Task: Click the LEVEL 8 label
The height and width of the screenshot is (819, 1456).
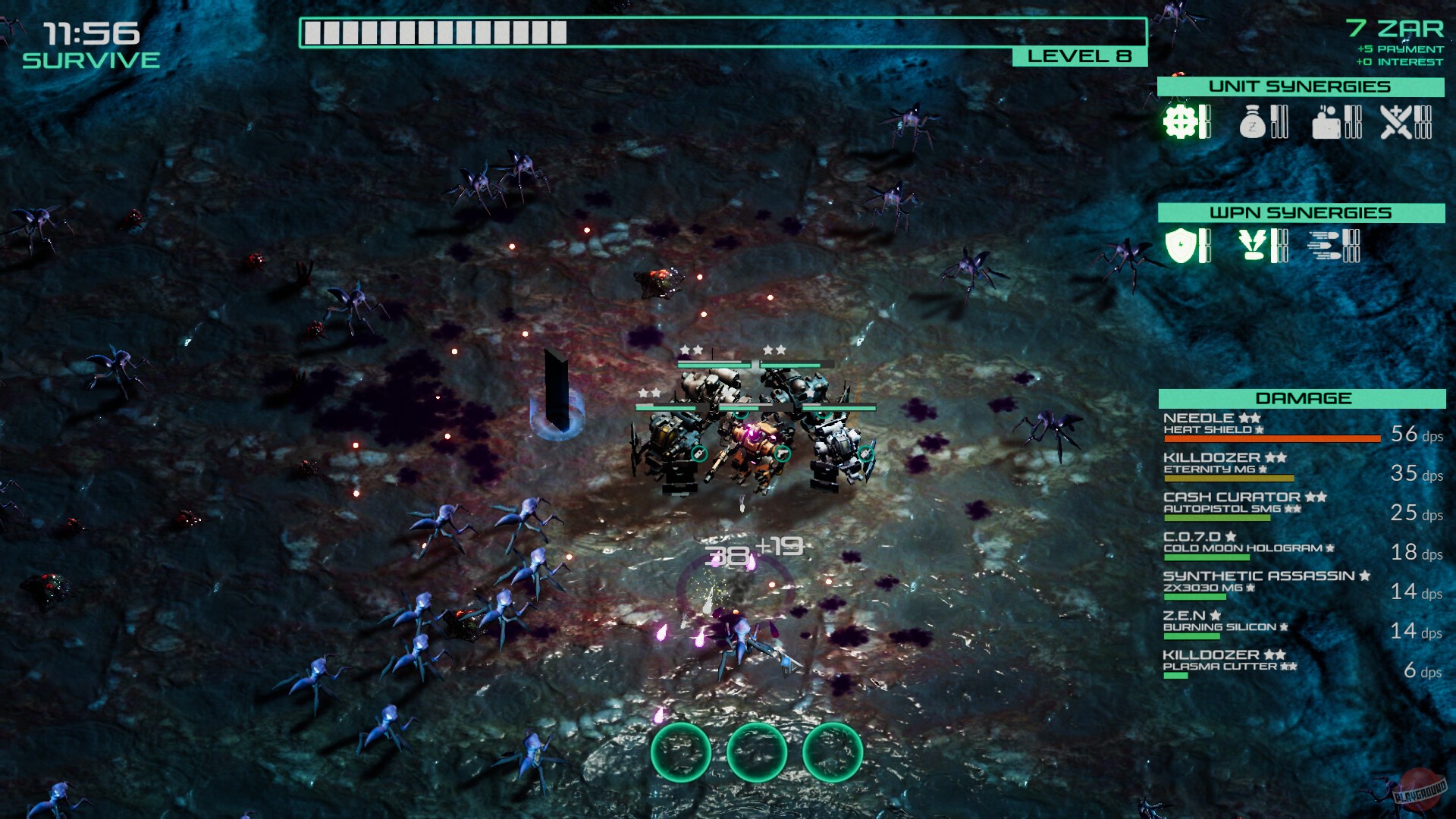Action: (1080, 56)
